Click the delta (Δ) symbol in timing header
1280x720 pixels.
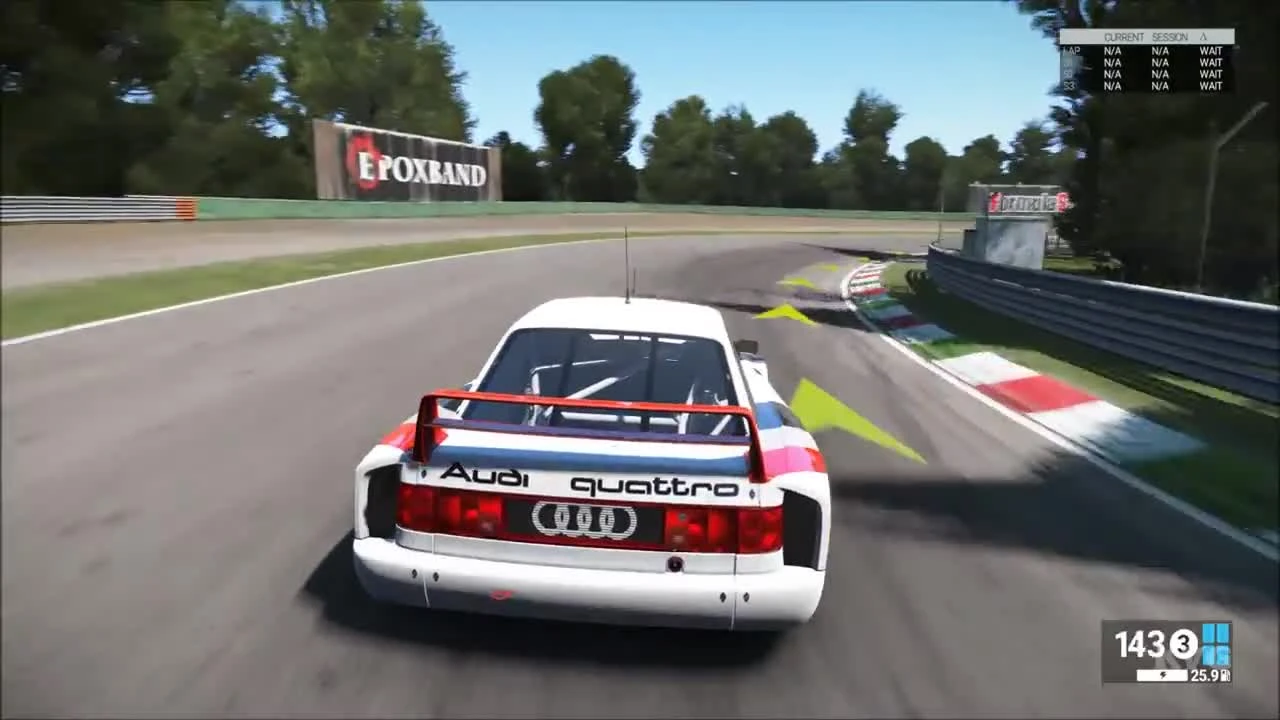[1203, 37]
